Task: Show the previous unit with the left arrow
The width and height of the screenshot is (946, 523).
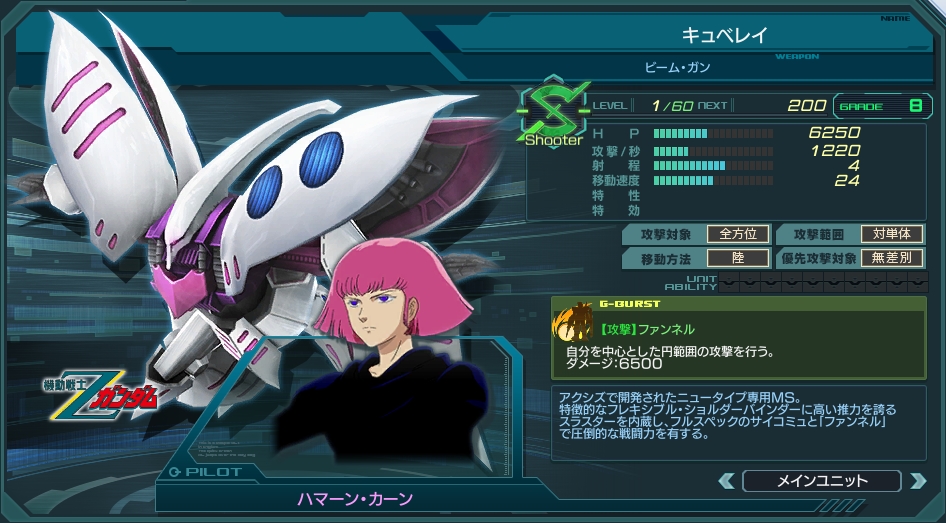Action: (x=727, y=481)
